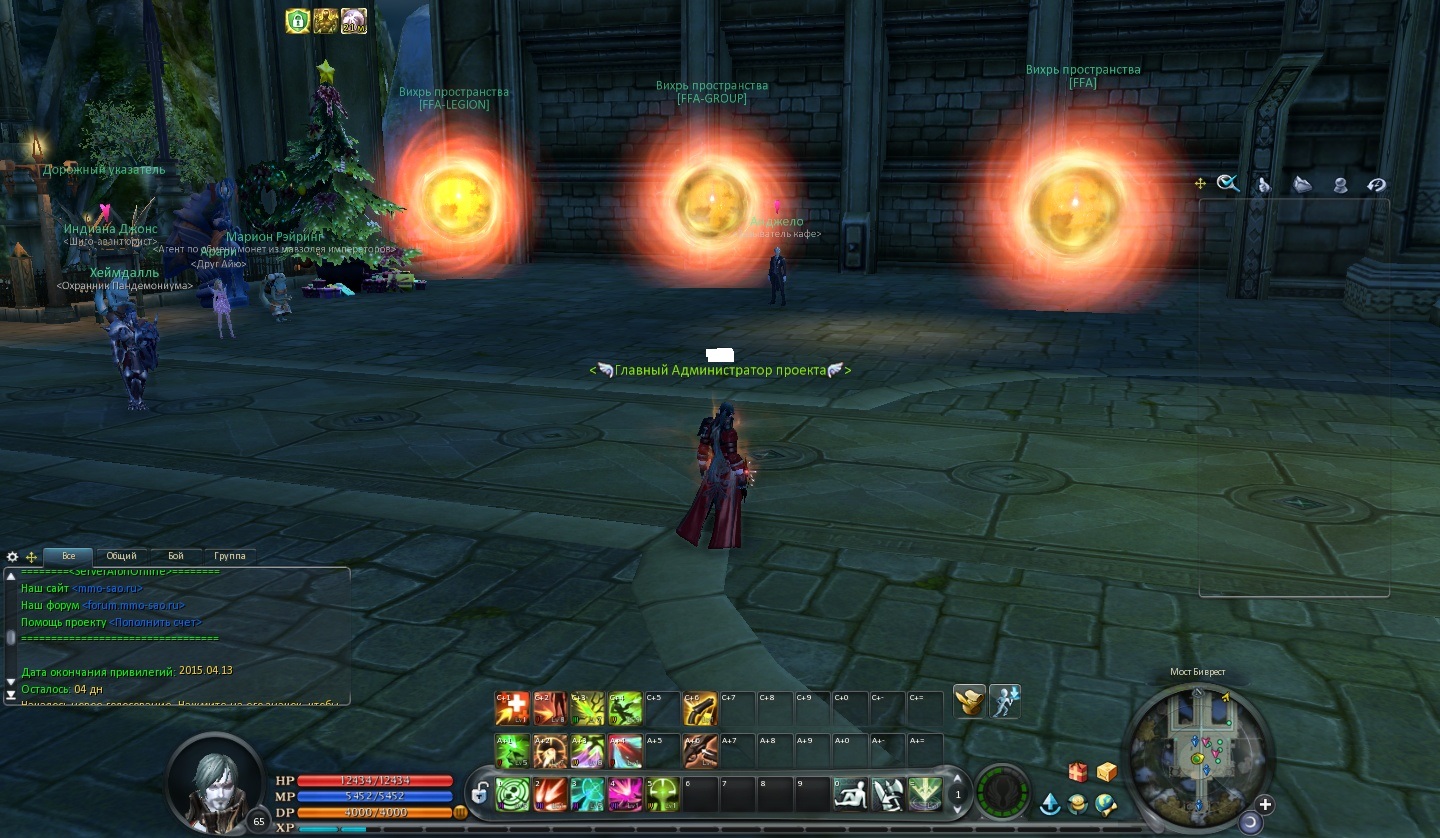Image resolution: width=1440 pixels, height=838 pixels.
Task: Switch to the Бой chat tab
Action: (x=176, y=556)
